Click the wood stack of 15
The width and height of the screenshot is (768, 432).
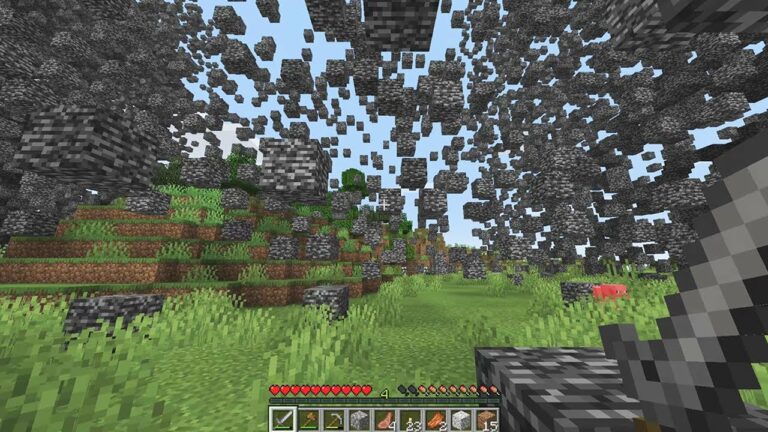pyautogui.click(x=487, y=419)
